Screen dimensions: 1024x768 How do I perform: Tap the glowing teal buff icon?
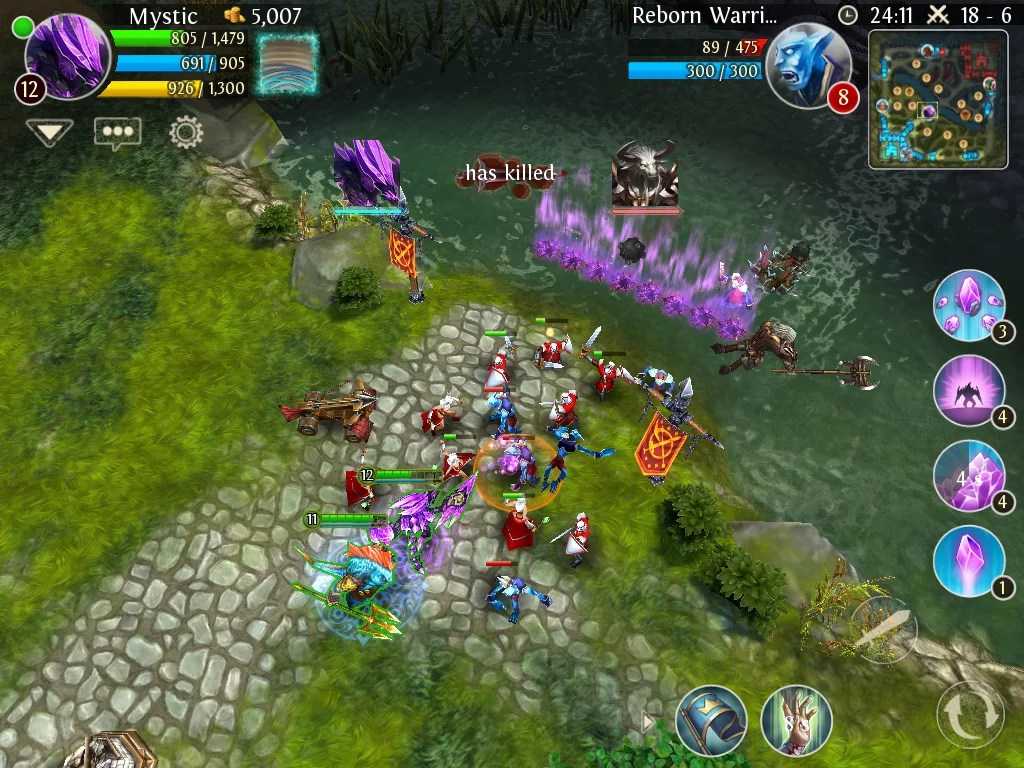[287, 64]
